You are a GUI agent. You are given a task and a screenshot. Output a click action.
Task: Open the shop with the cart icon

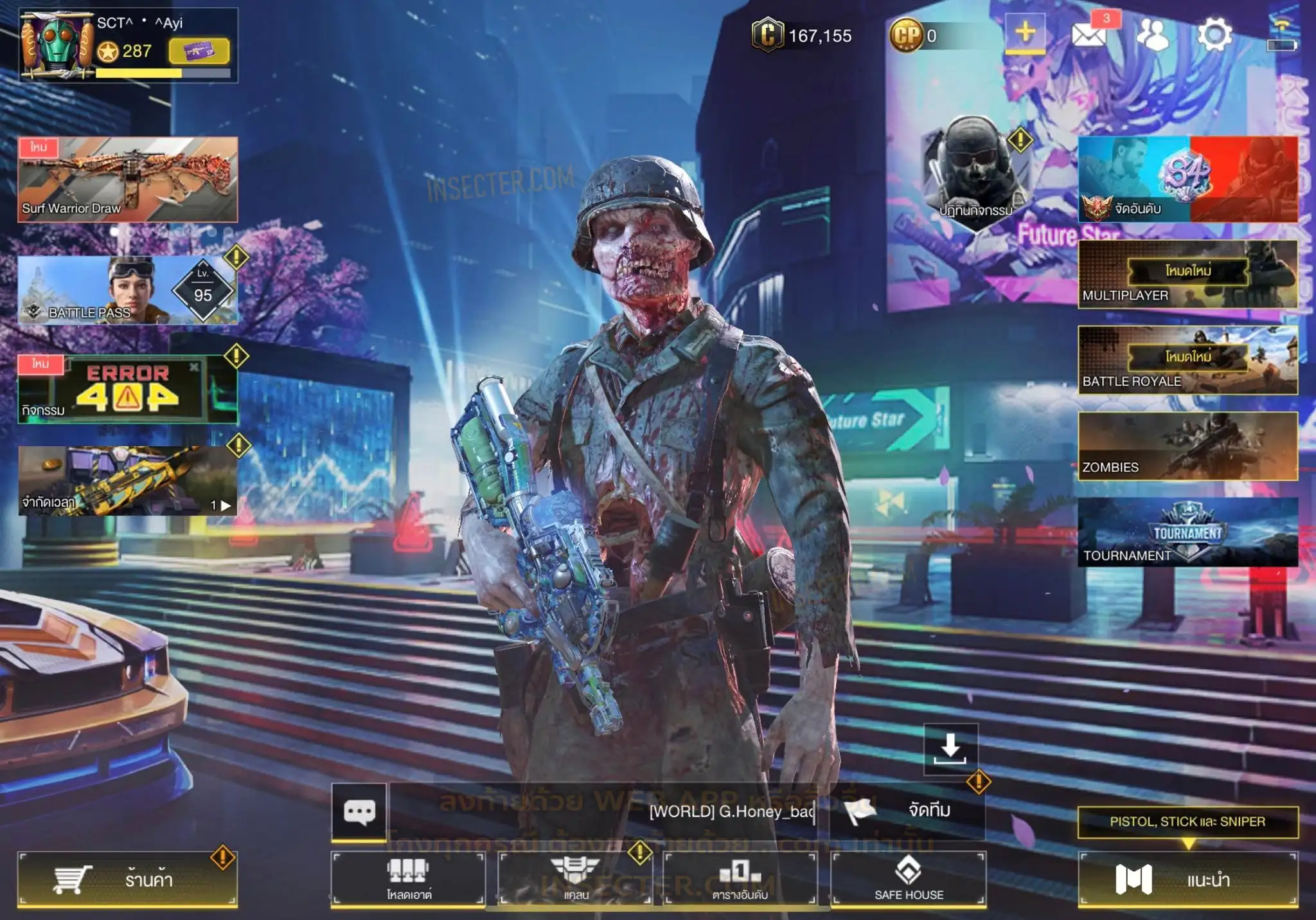(127, 879)
